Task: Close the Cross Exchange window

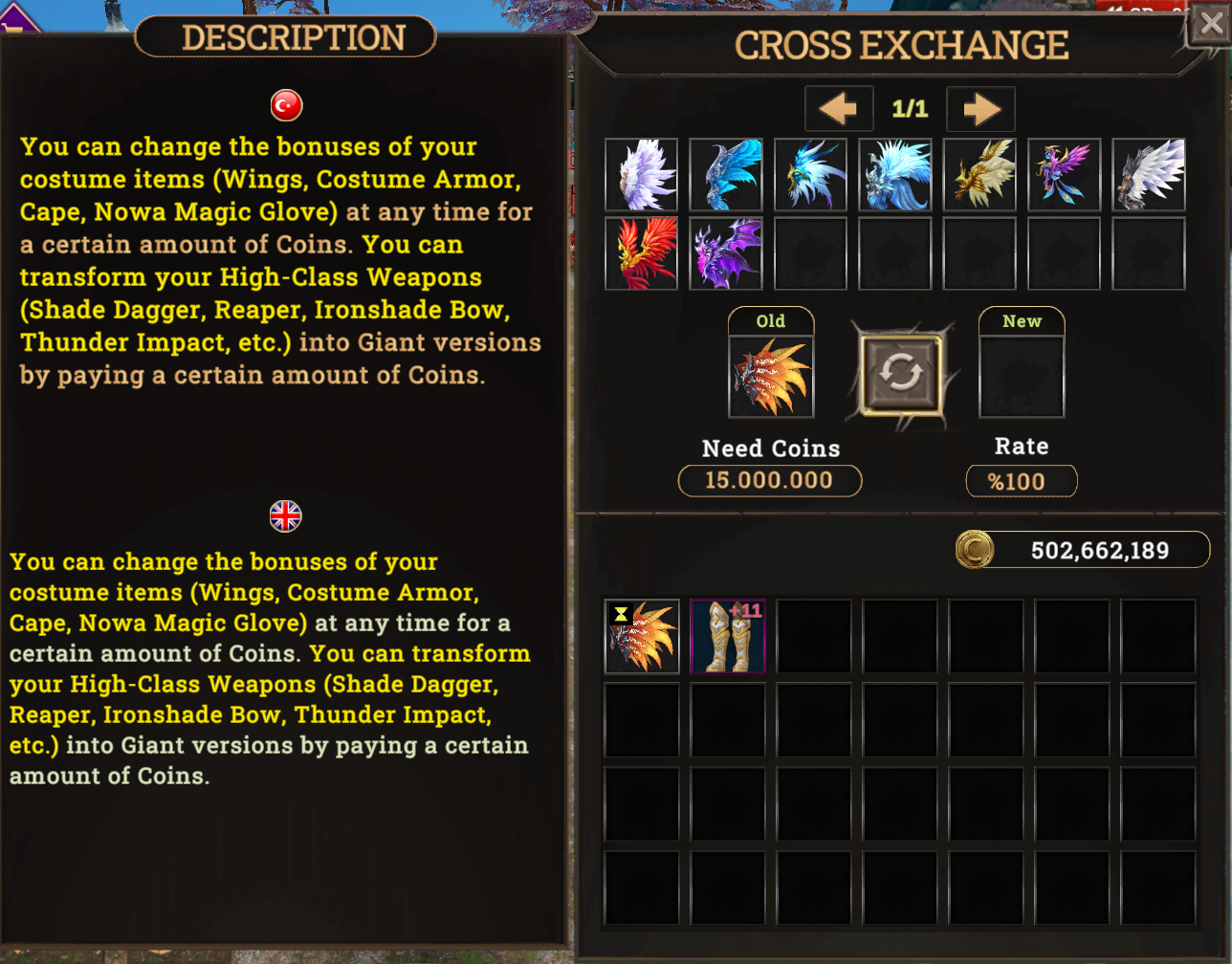Action: coord(1209,25)
